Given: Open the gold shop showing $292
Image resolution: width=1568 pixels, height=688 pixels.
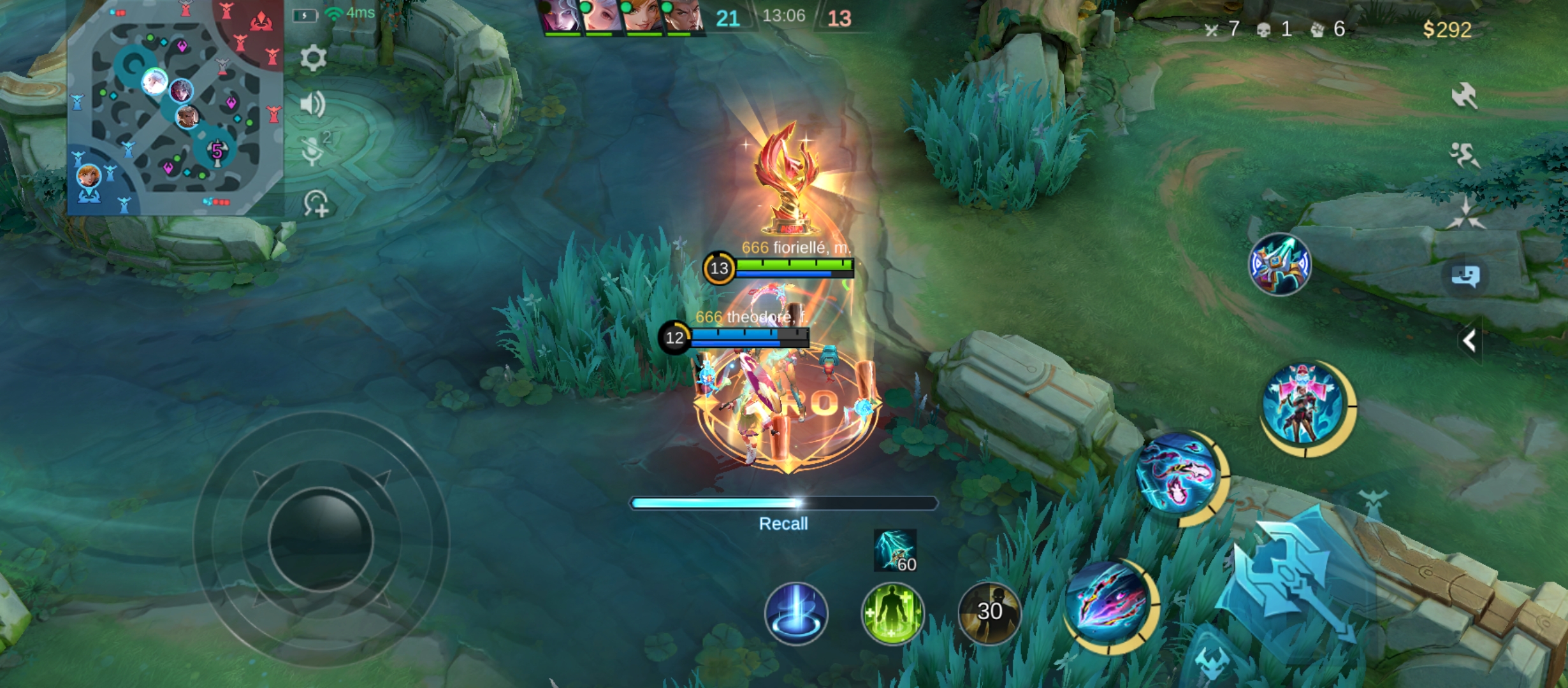Looking at the screenshot, I should tap(1447, 29).
